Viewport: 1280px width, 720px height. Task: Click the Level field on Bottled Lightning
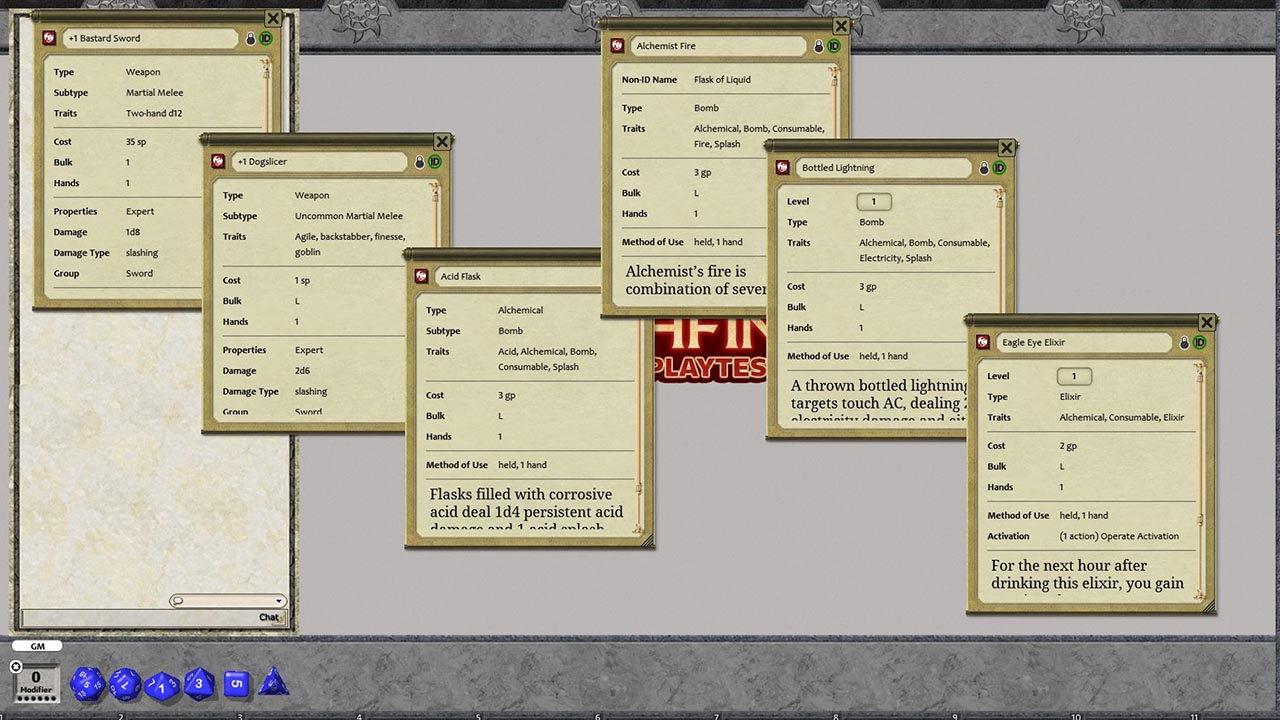click(x=874, y=201)
